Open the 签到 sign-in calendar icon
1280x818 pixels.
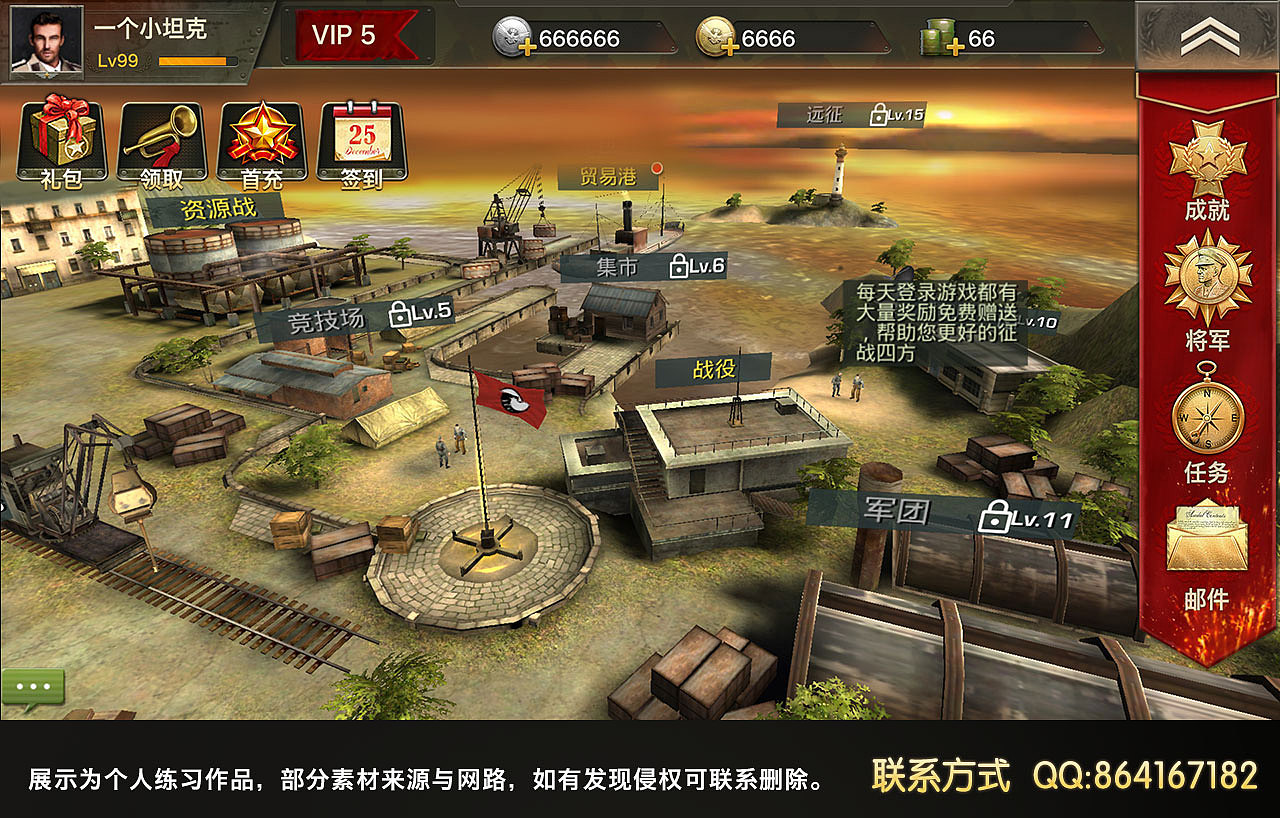click(363, 140)
